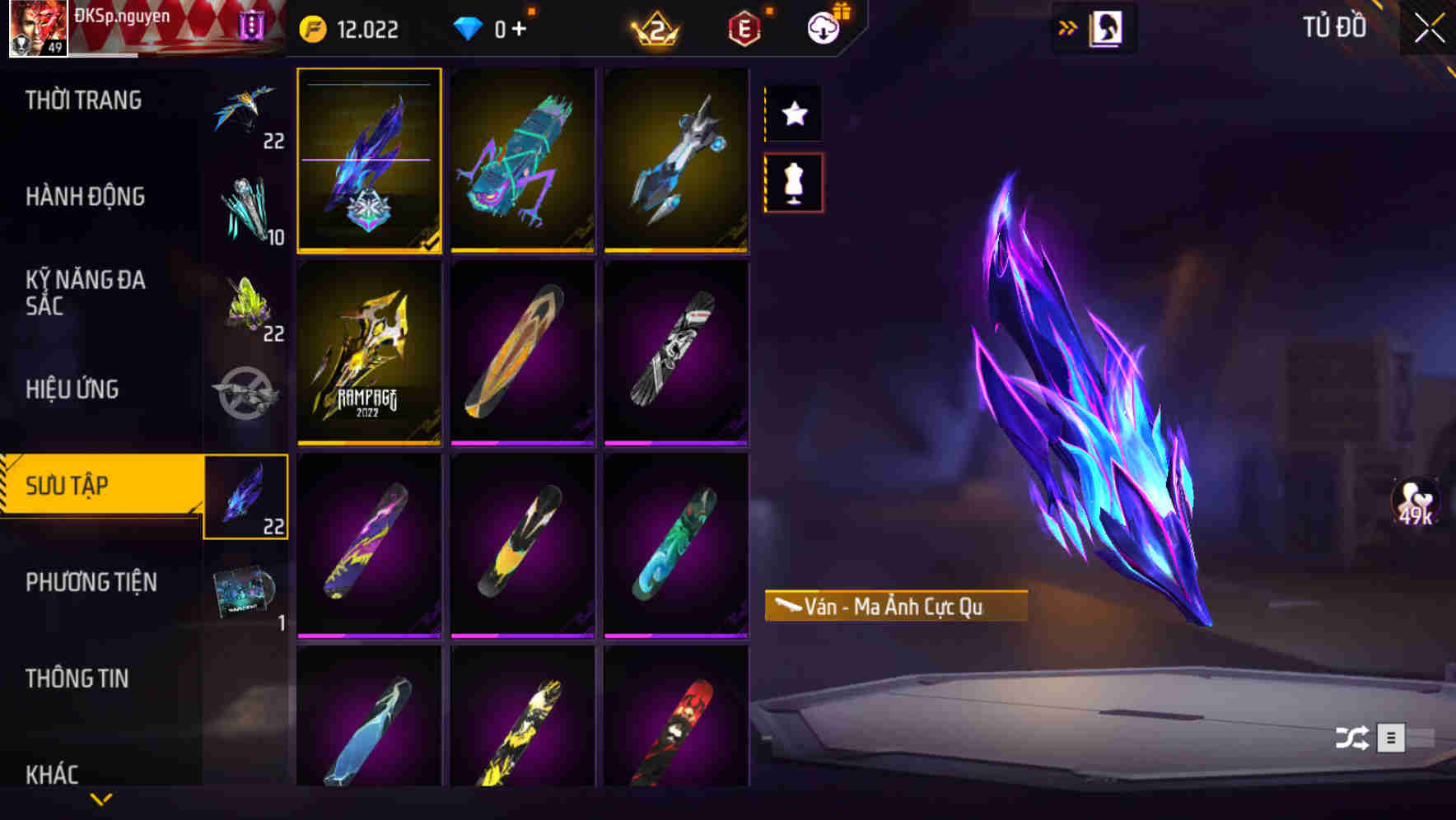1456x820 pixels.
Task: Collapse the panel with double arrows
Action: tap(1068, 26)
